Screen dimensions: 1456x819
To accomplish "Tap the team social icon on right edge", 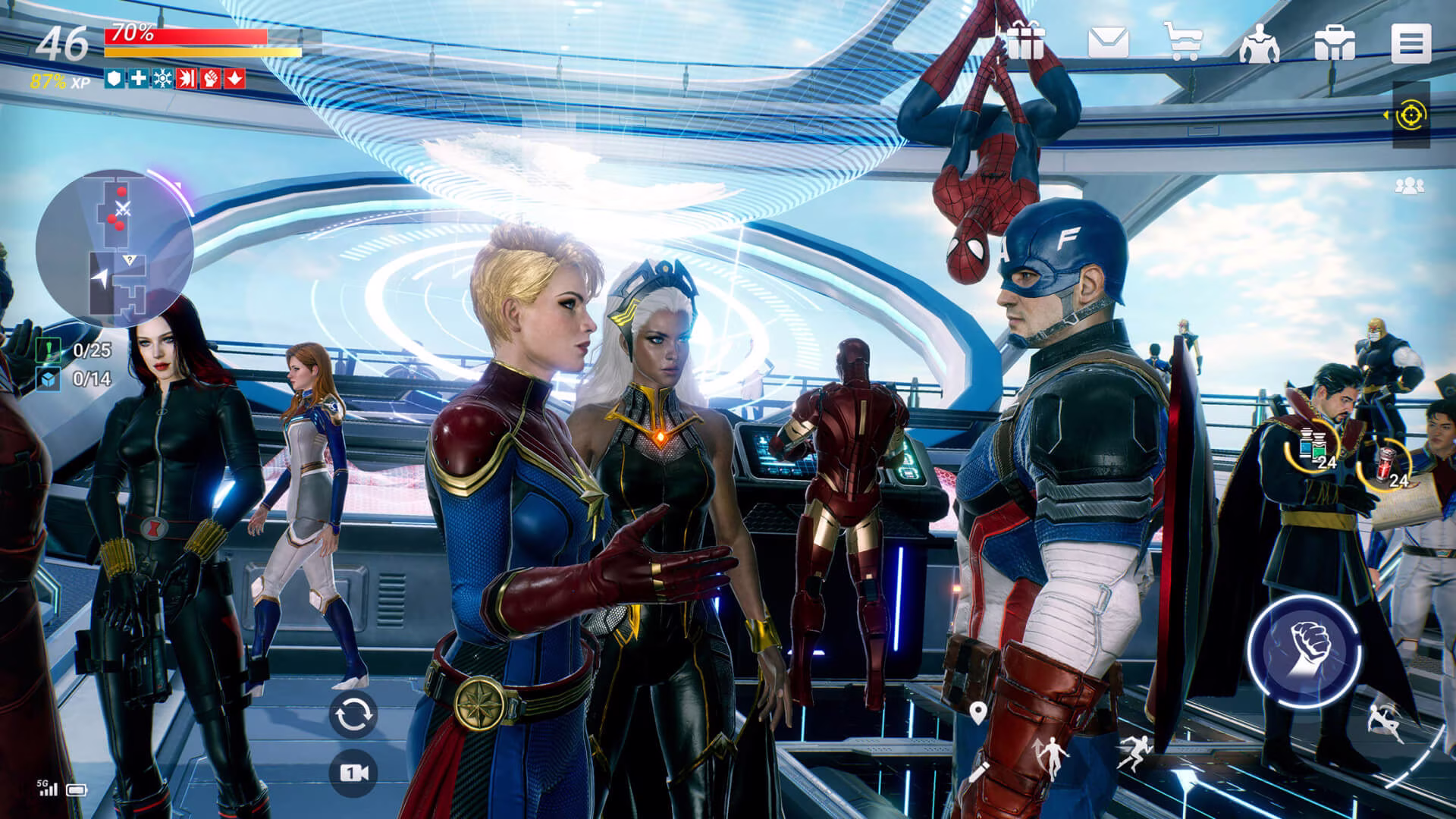I will [1409, 184].
